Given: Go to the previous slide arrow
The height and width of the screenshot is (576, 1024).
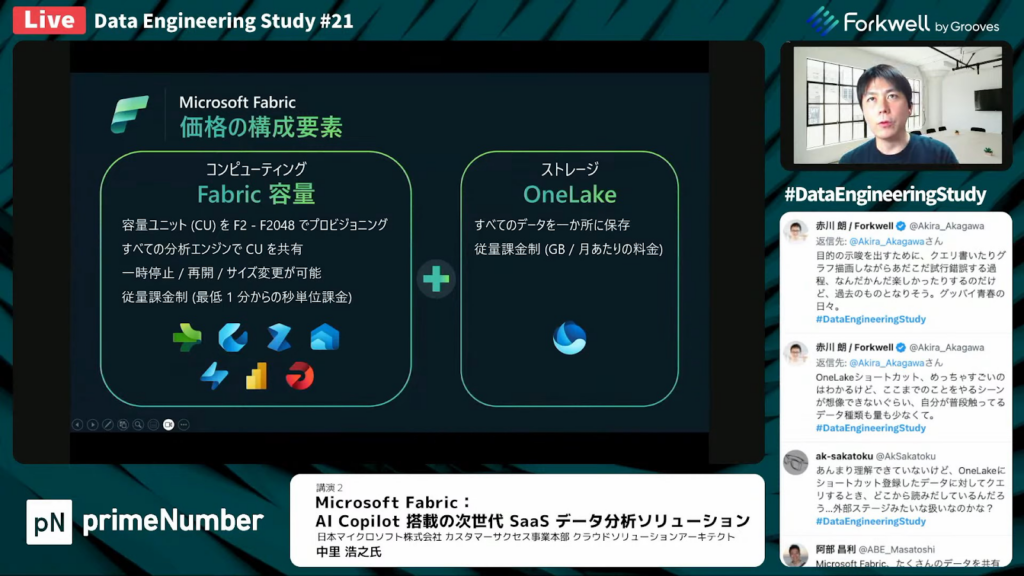Looking at the screenshot, I should (x=77, y=424).
